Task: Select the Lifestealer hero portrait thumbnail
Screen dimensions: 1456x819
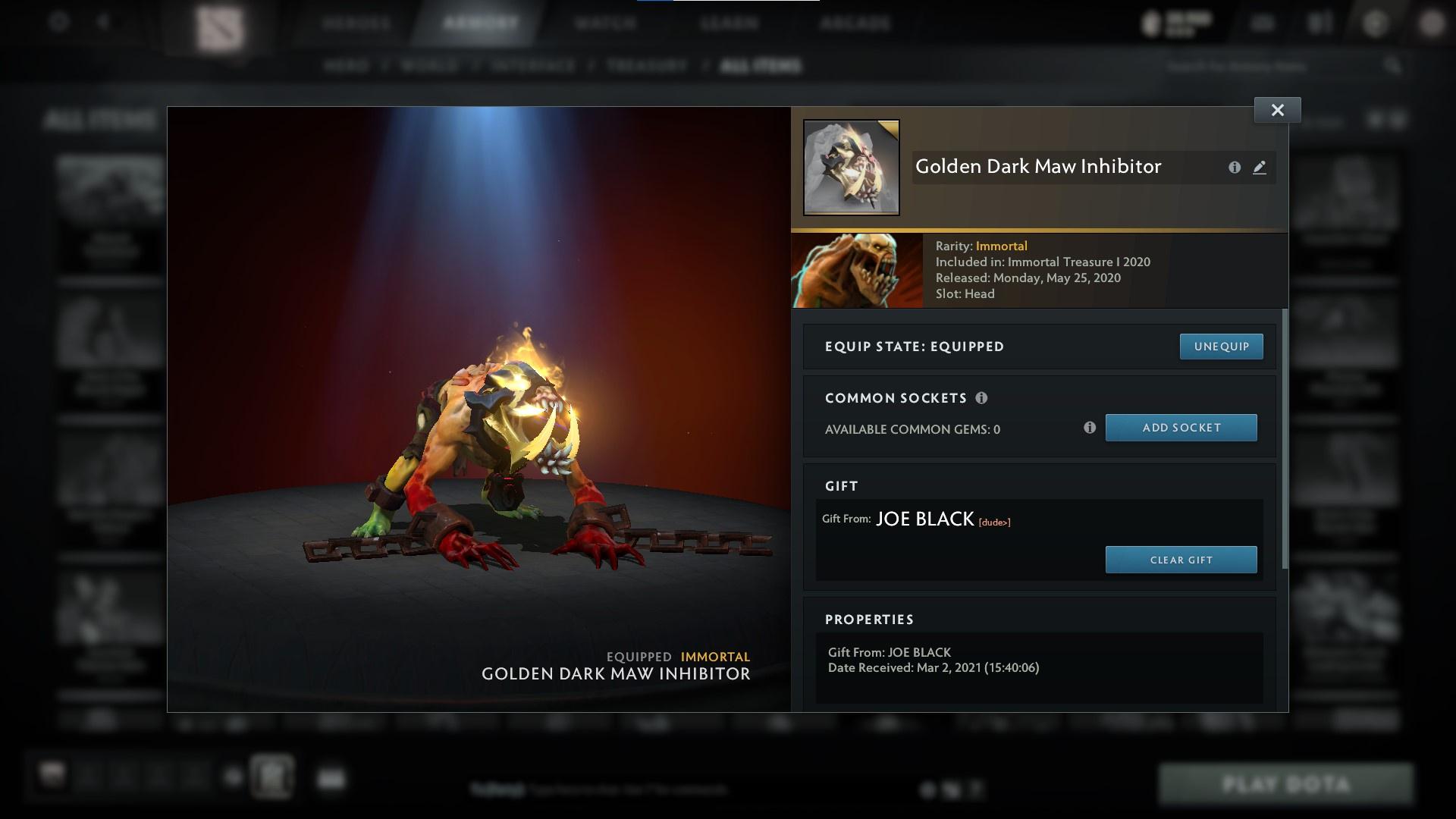Action: click(x=856, y=269)
